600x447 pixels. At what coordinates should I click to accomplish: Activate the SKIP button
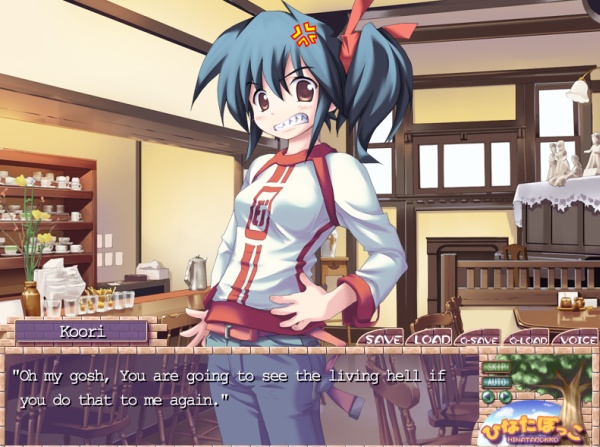coord(496,367)
